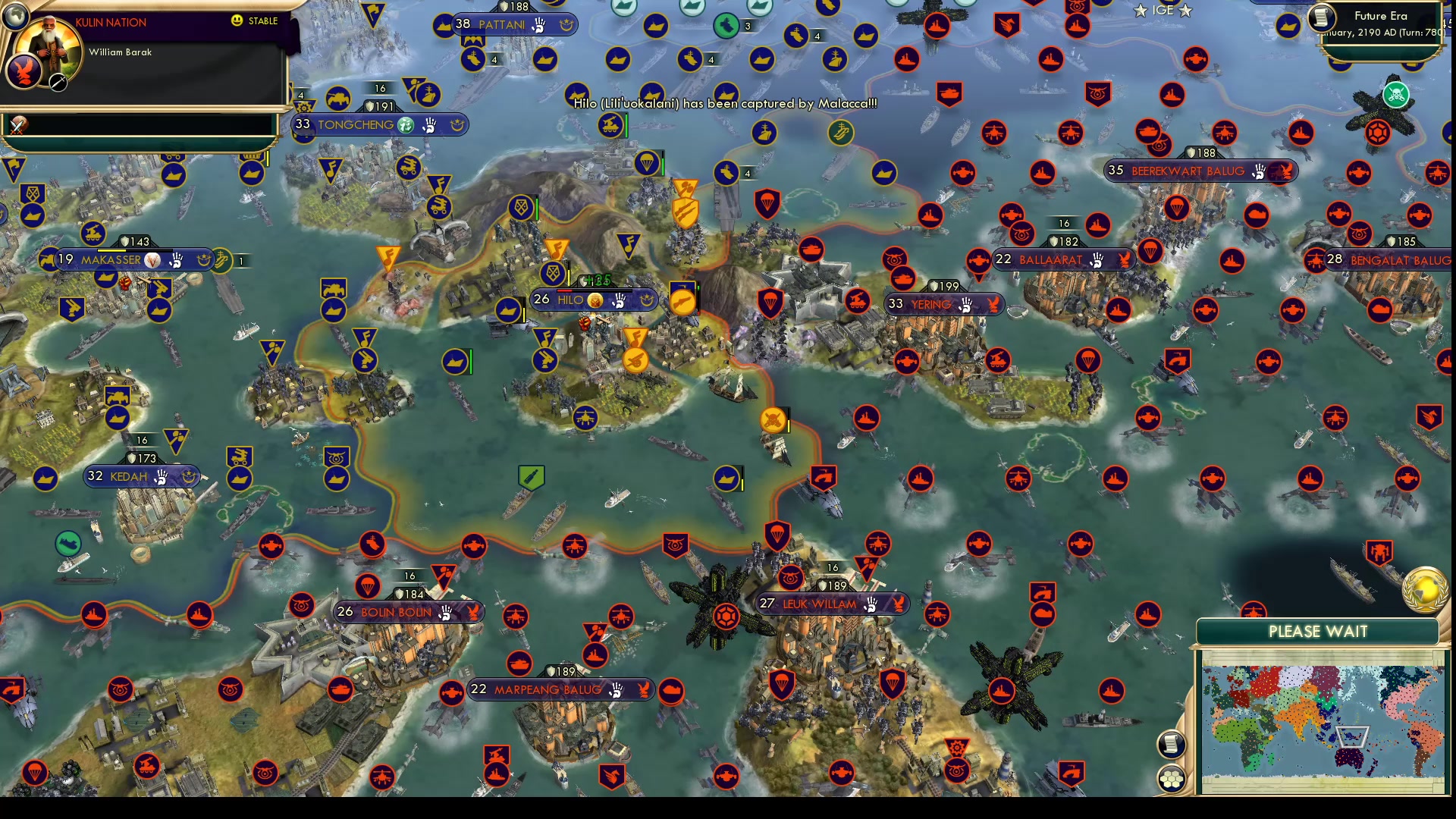
Task: Click the paratrooper icon near Tongcheng
Action: point(648,164)
